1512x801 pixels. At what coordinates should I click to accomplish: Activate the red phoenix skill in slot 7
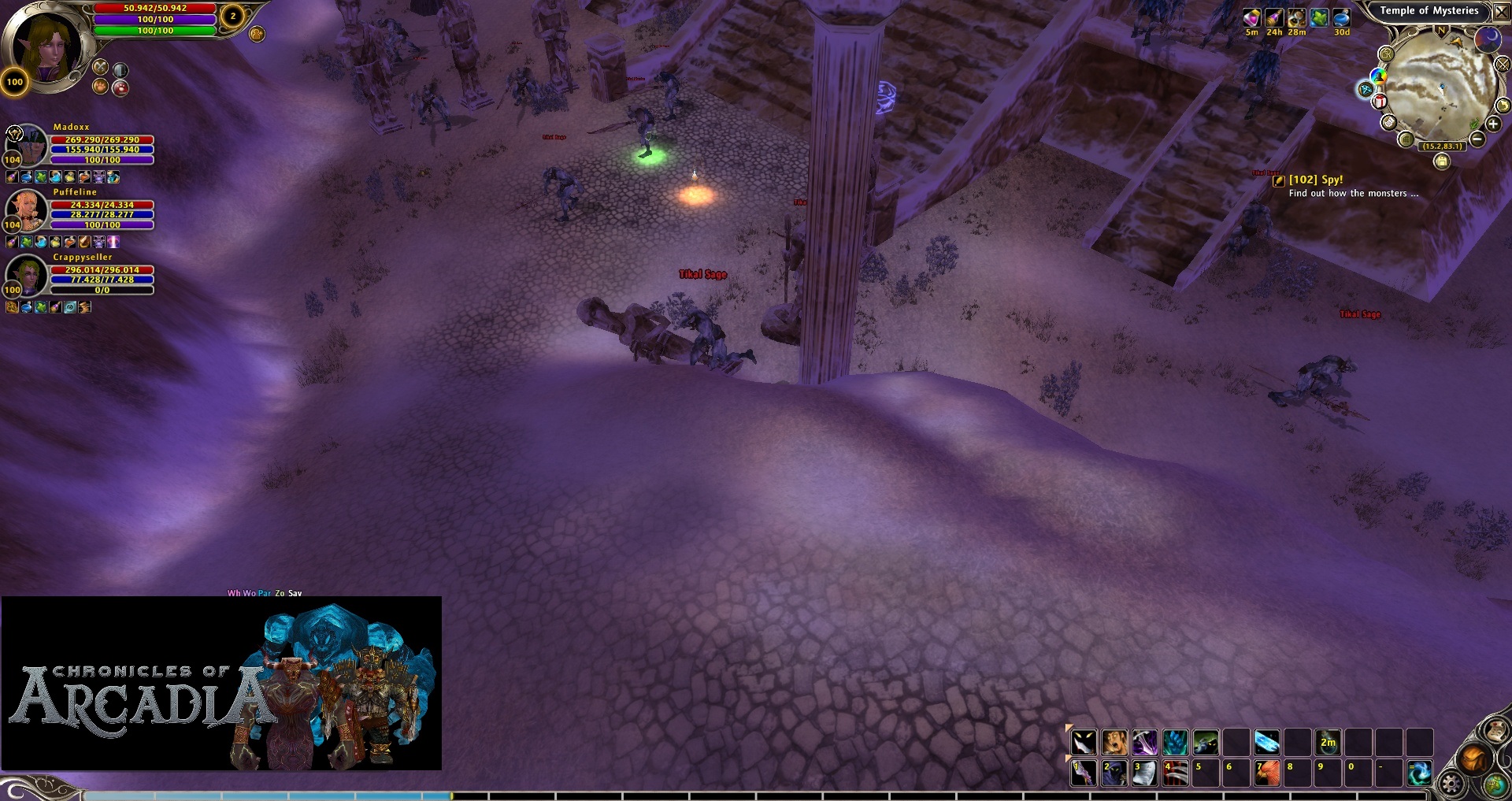[1266, 773]
